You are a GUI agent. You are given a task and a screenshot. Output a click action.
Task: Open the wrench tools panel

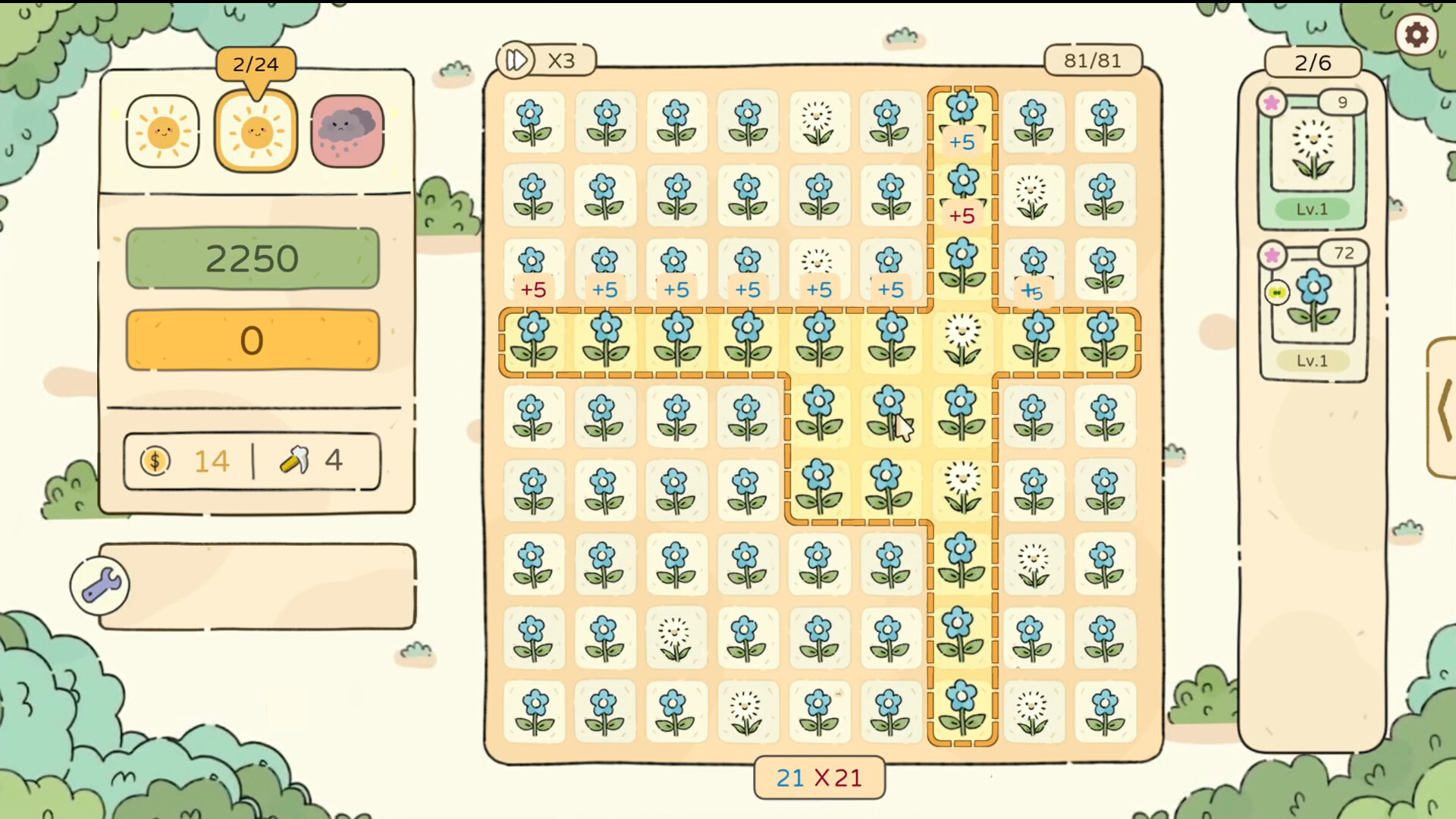tap(99, 584)
